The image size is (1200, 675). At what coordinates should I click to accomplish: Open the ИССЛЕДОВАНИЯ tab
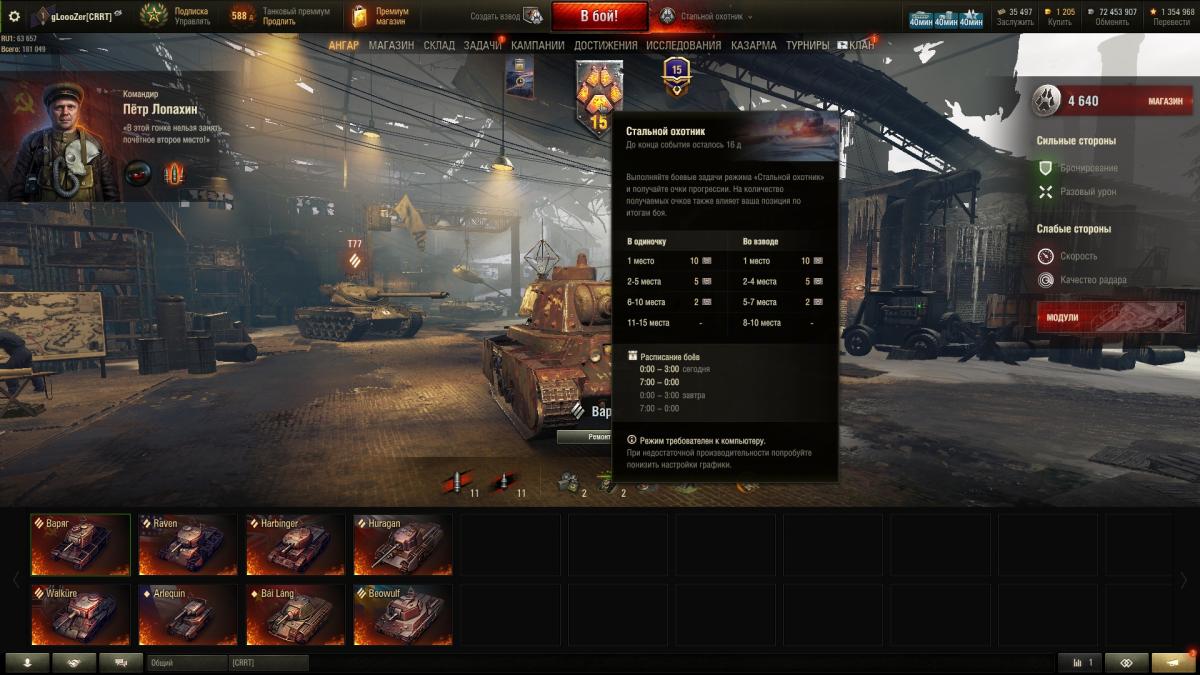[683, 45]
